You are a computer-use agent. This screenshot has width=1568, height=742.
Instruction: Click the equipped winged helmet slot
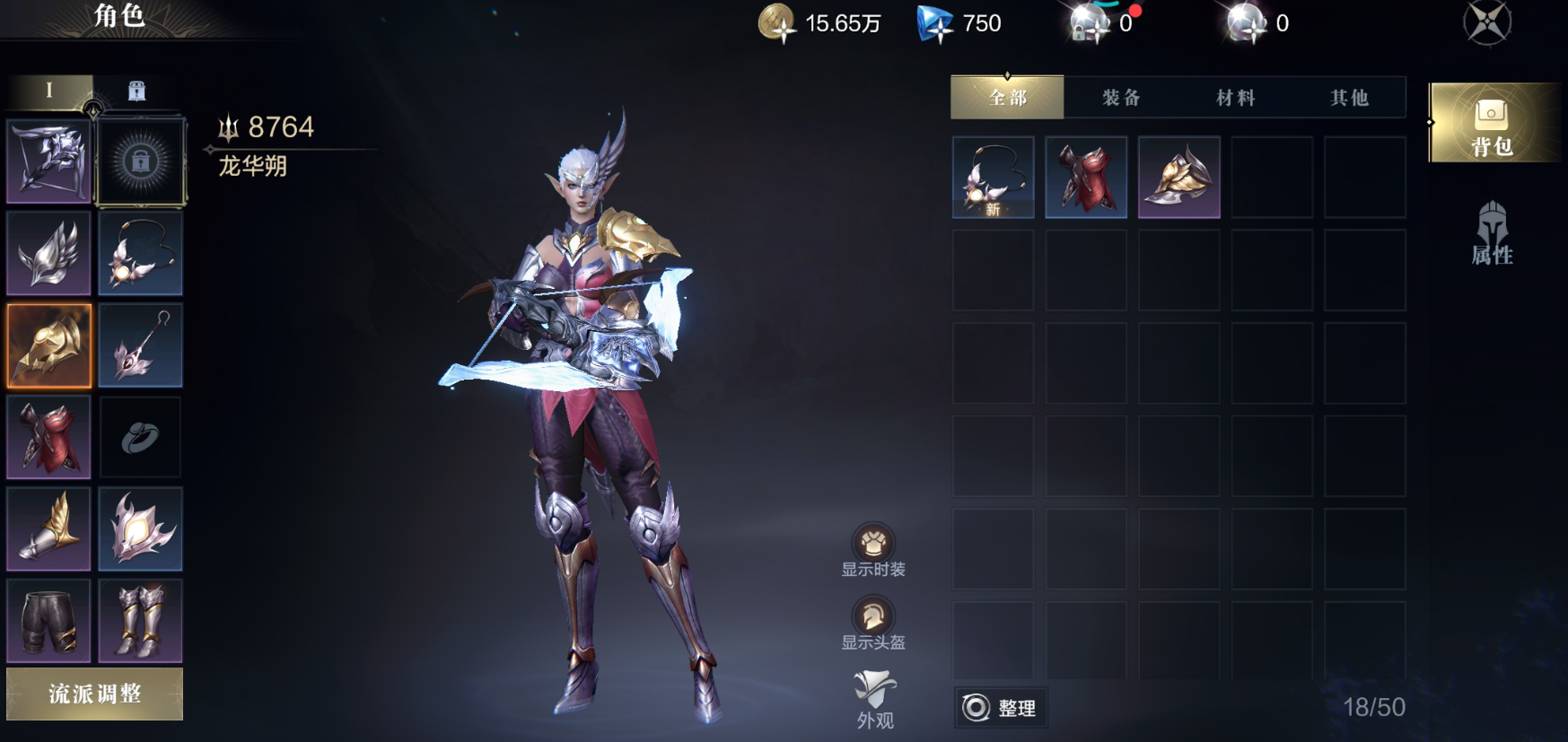tap(48, 254)
